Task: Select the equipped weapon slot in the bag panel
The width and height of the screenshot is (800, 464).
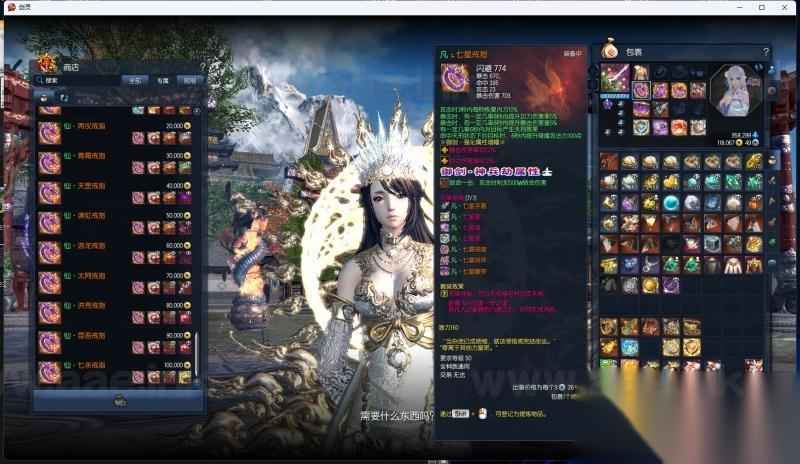Action: pyautogui.click(x=615, y=76)
